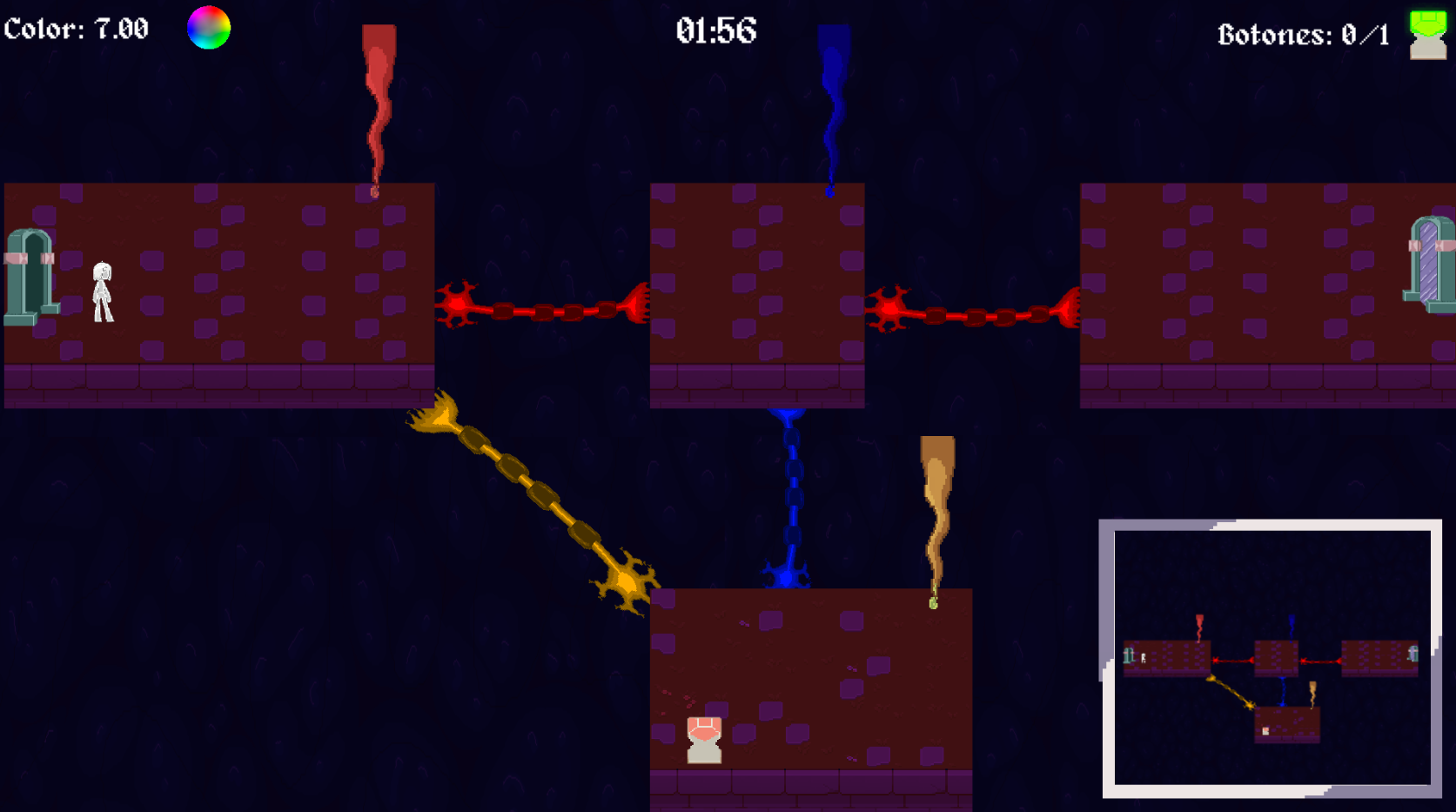Click the color wheel to change paint hue
The image size is (1456, 812).
coord(209,27)
